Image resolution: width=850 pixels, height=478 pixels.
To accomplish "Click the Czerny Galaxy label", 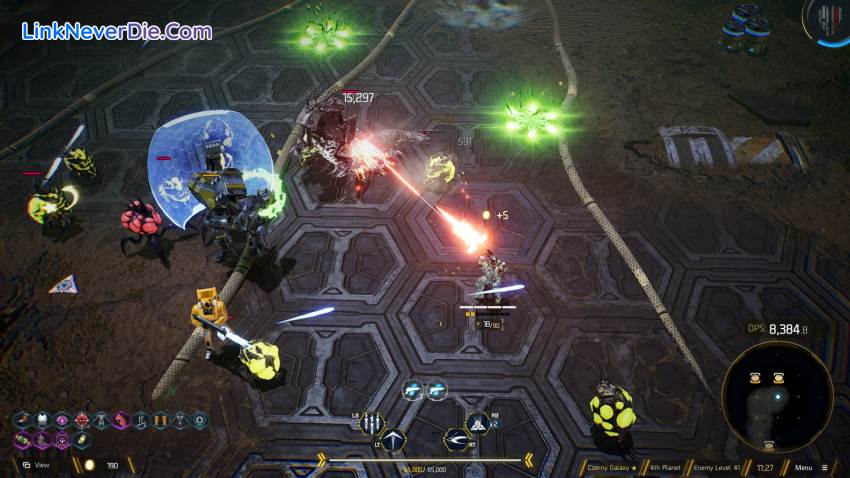I will pyautogui.click(x=611, y=467).
